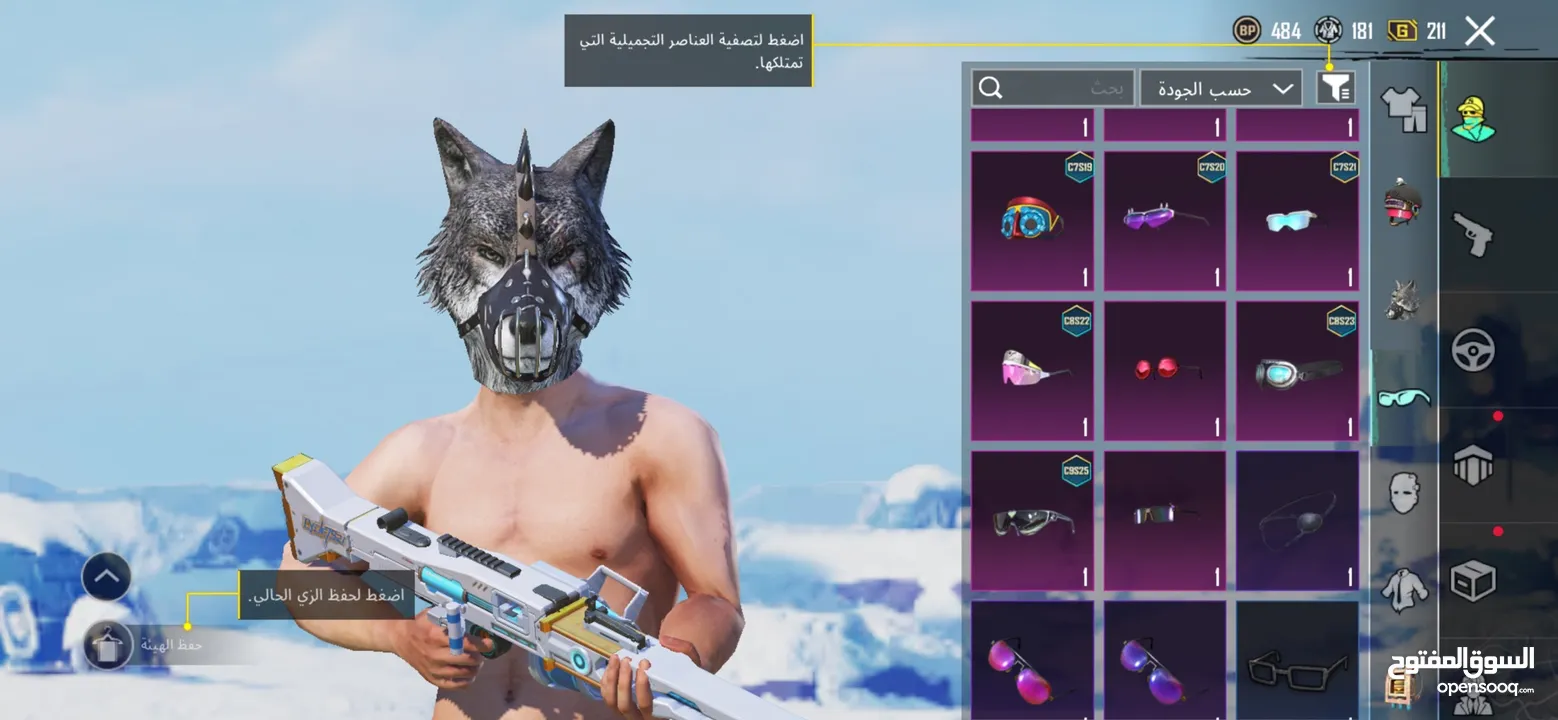
Task: Open the pistol weapon skins section
Action: [1472, 230]
